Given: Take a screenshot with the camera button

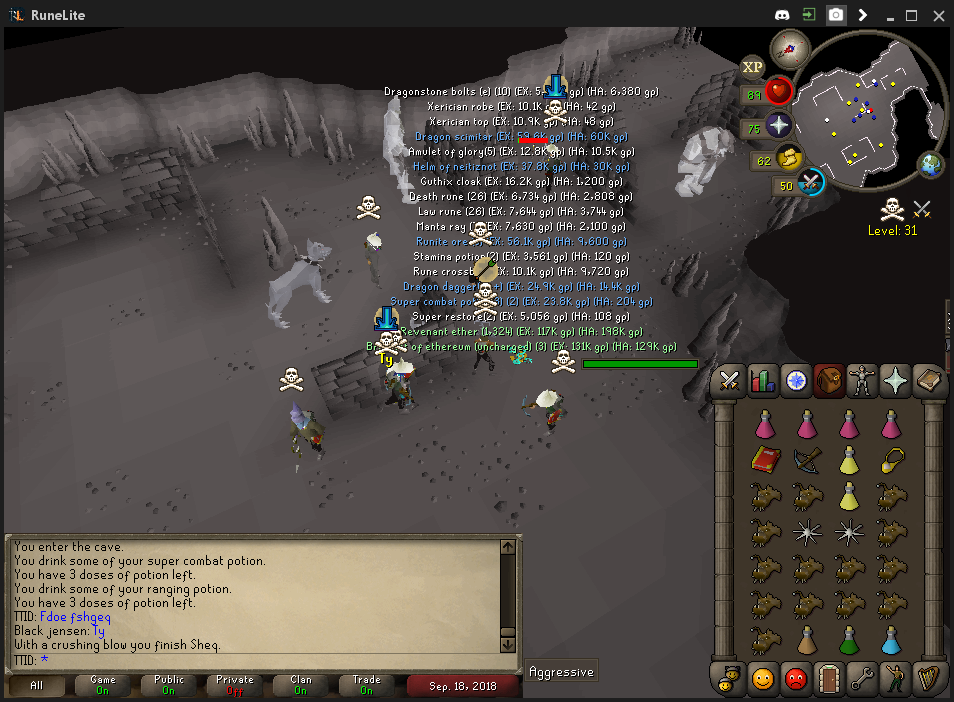Looking at the screenshot, I should [x=836, y=15].
